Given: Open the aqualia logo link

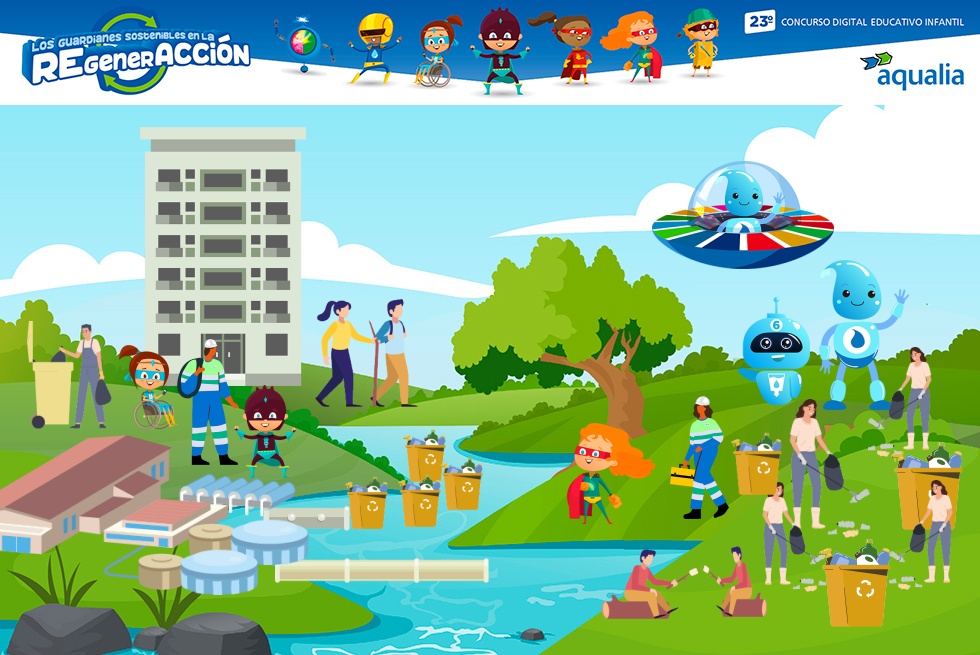Looking at the screenshot, I should coord(911,71).
